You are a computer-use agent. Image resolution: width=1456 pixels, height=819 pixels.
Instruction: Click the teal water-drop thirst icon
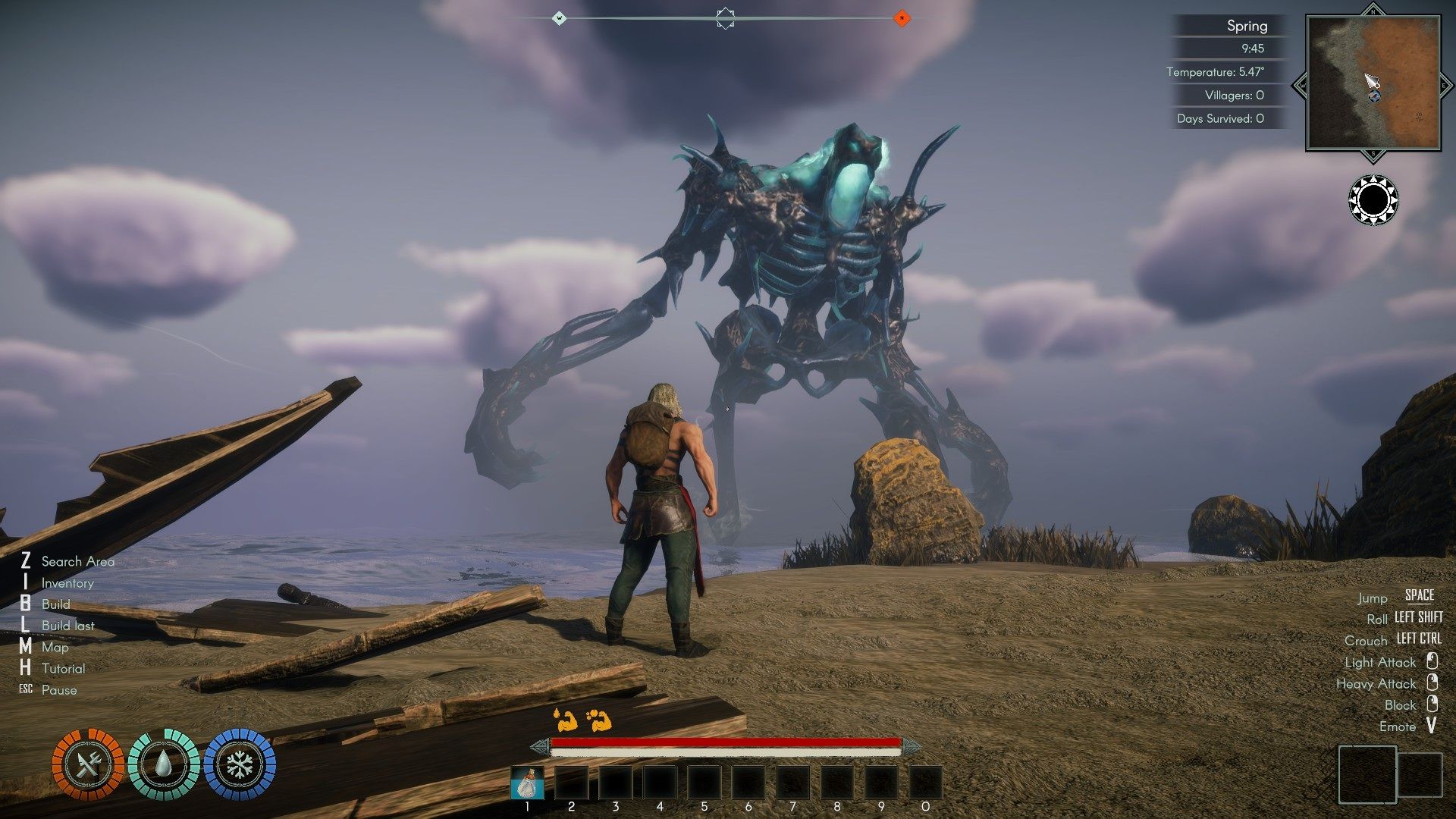tap(163, 764)
